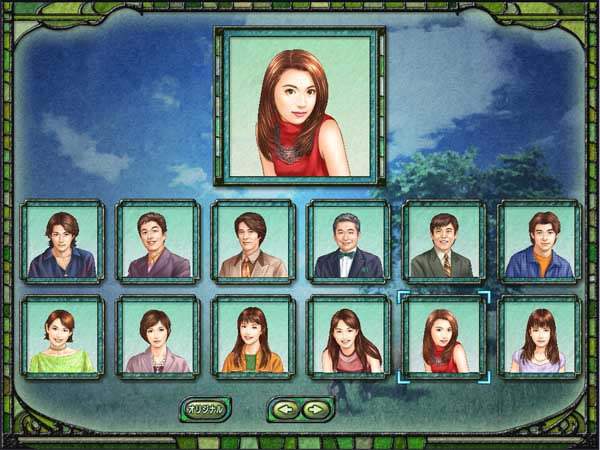Click the オリジナル button
The height and width of the screenshot is (450, 600).
(x=205, y=409)
